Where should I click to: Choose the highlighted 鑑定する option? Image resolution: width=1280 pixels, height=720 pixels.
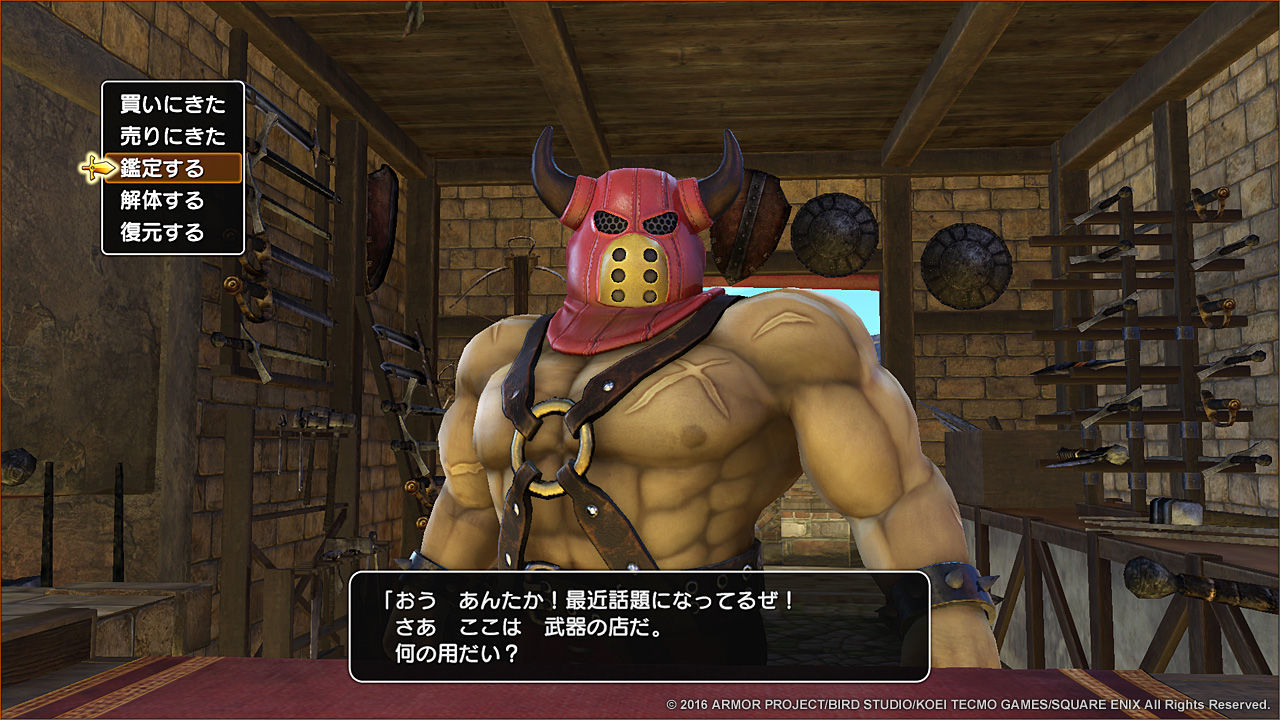pos(170,167)
